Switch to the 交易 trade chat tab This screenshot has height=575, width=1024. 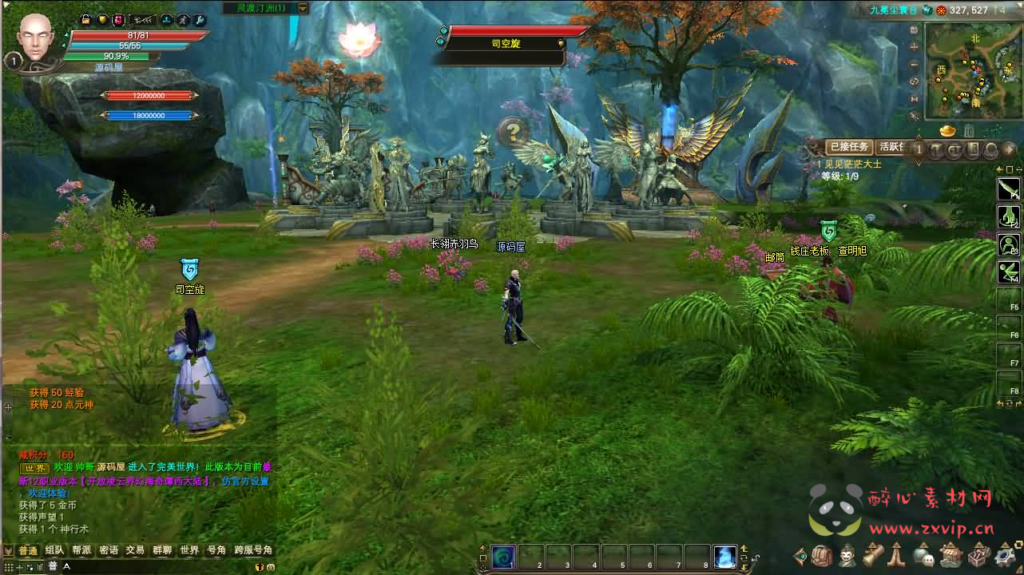pos(134,550)
